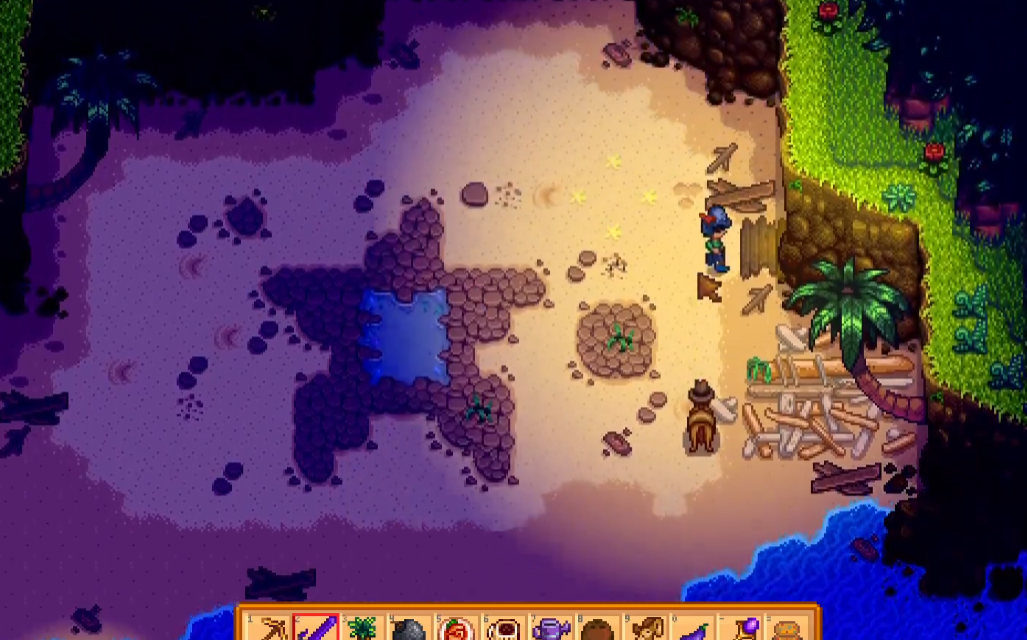Image resolution: width=1027 pixels, height=640 pixels.
Task: Equip the purple watering can
Action: click(x=550, y=629)
